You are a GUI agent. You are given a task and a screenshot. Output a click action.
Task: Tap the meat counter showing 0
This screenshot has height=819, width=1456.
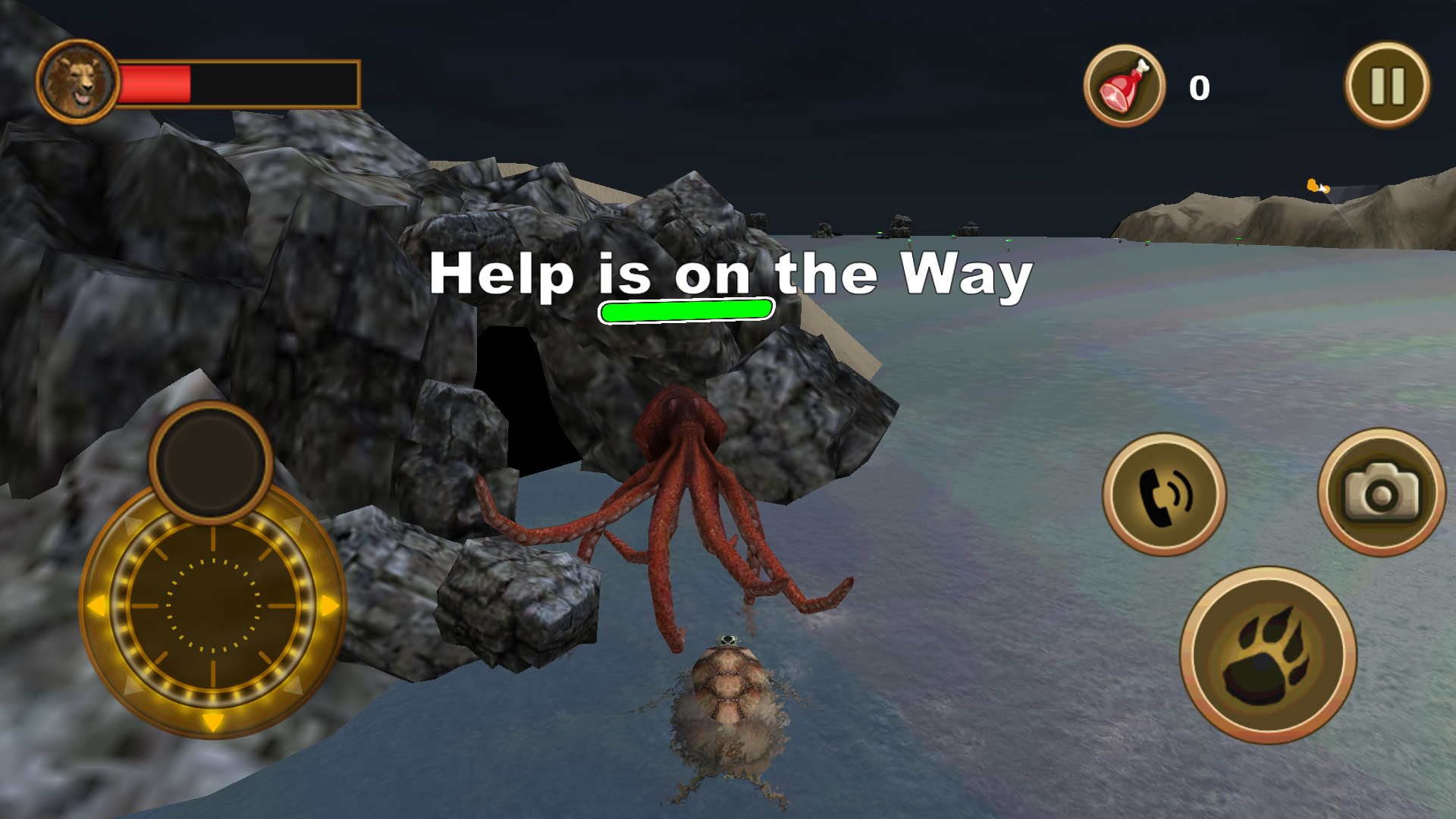click(1200, 86)
